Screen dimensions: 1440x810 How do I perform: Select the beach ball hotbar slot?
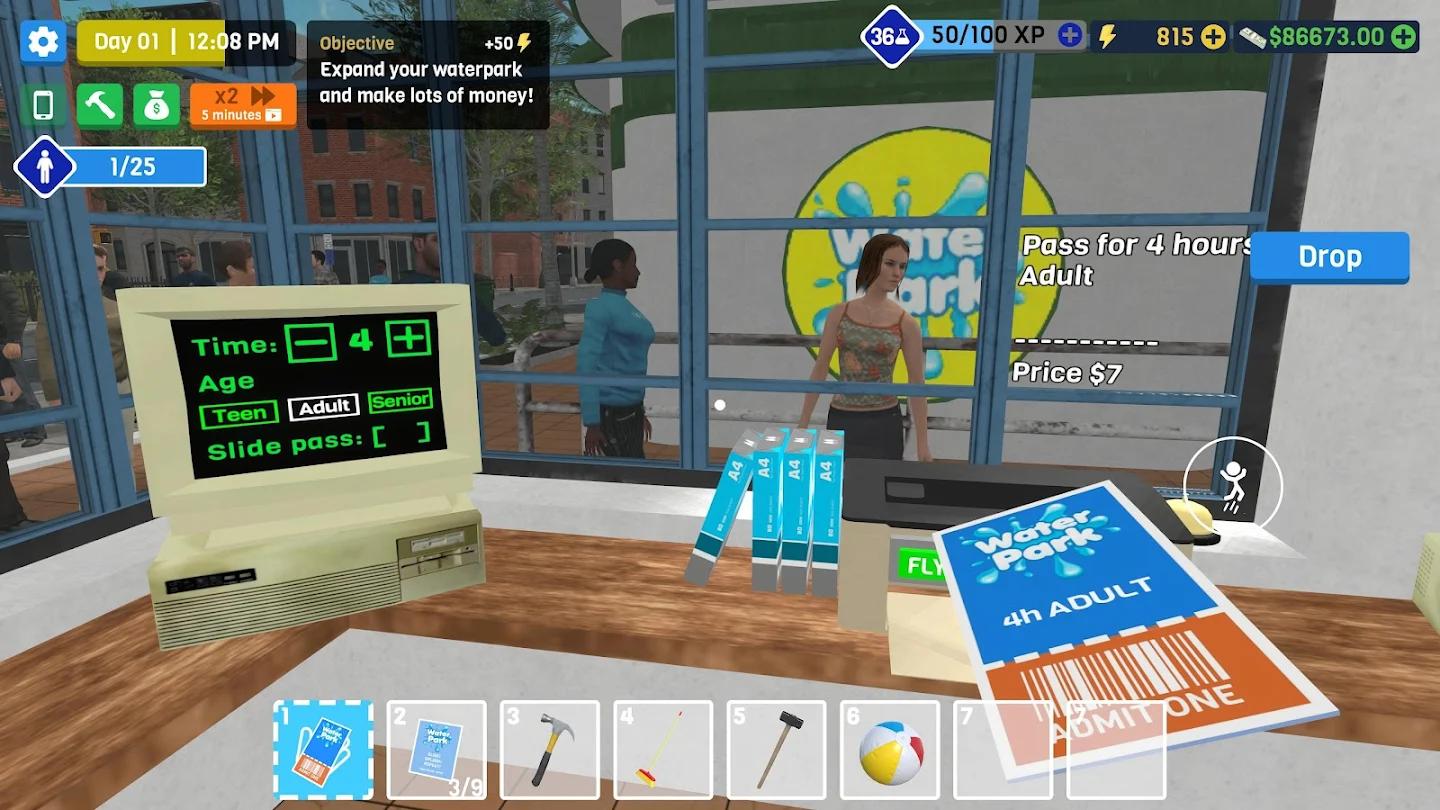tap(890, 750)
